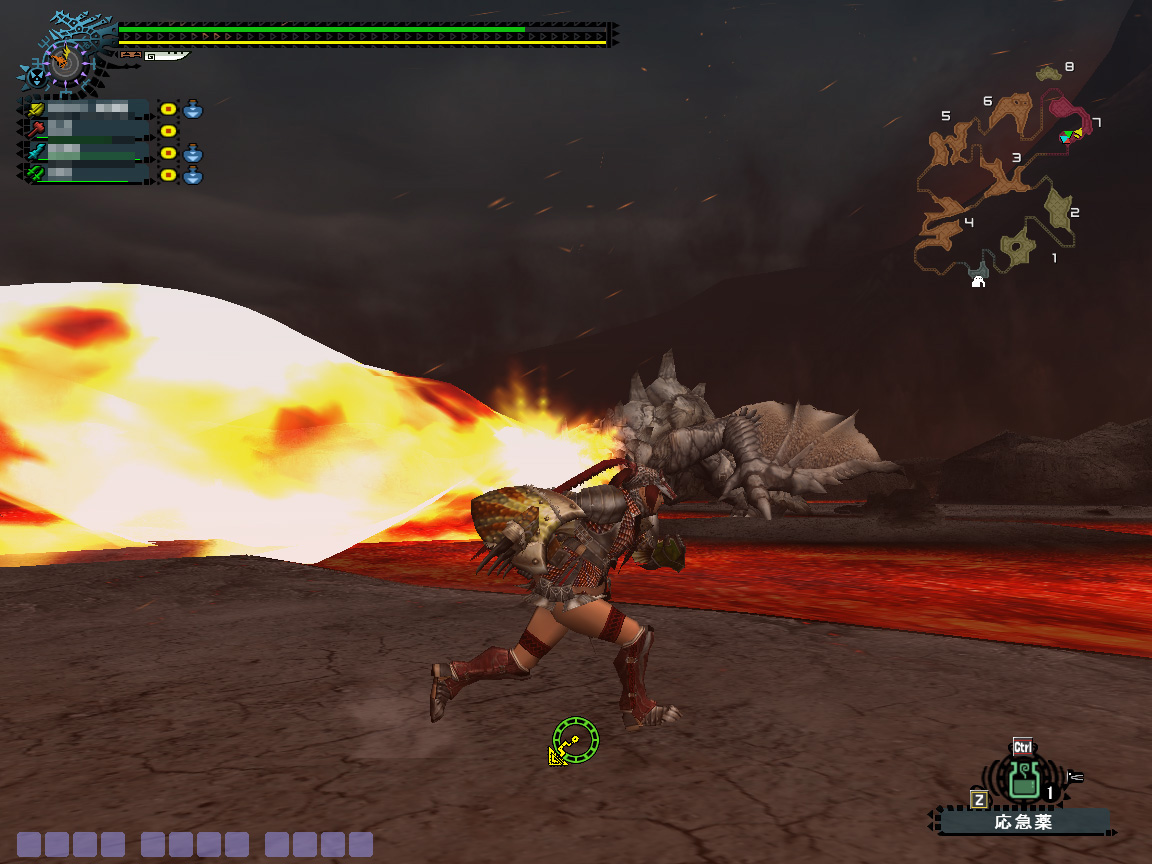Screen dimensions: 1152x864
Task: Click the quest timer clock dial
Action: coord(67,65)
